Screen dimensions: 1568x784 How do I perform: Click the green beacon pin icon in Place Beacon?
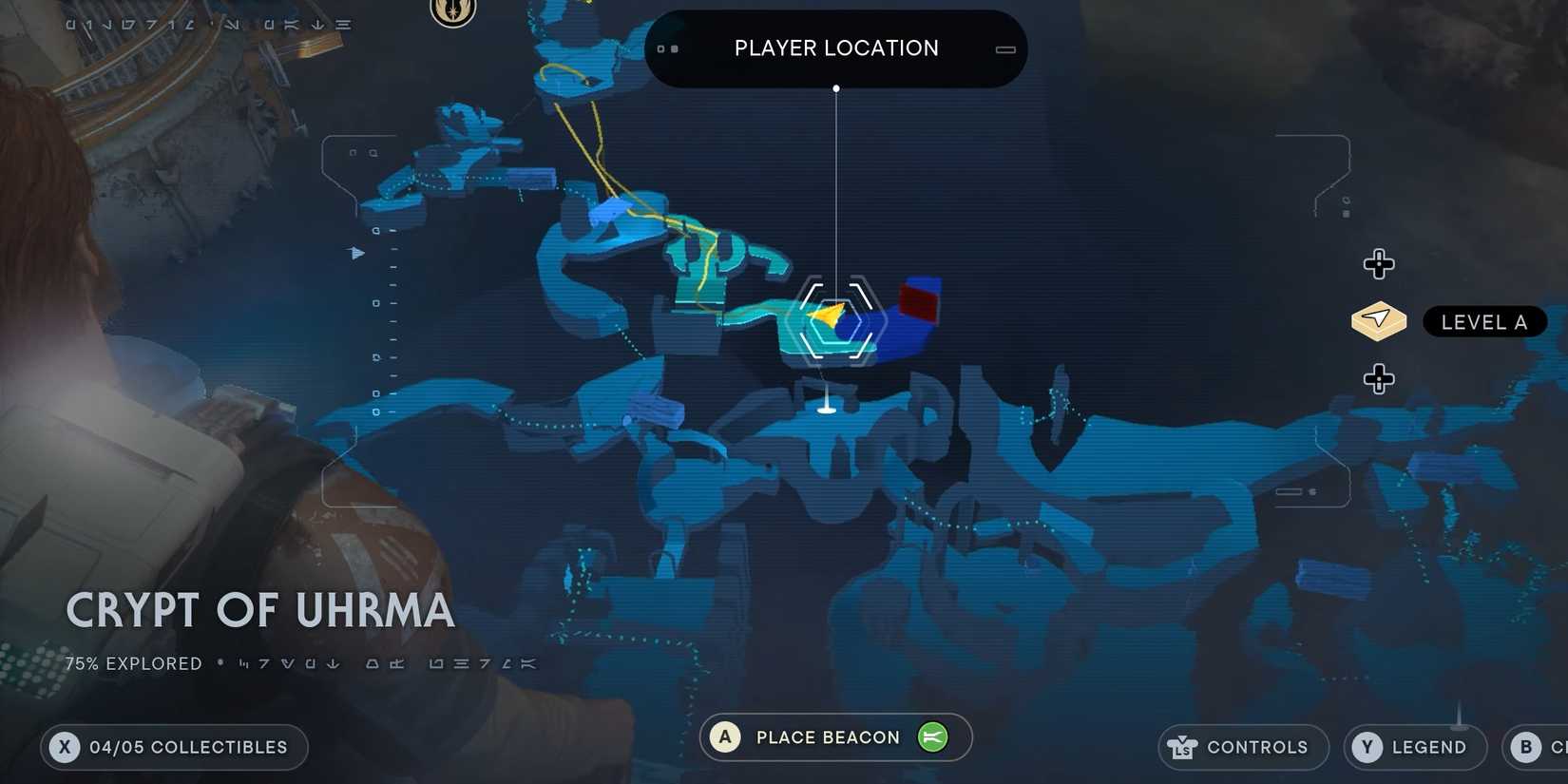point(932,737)
